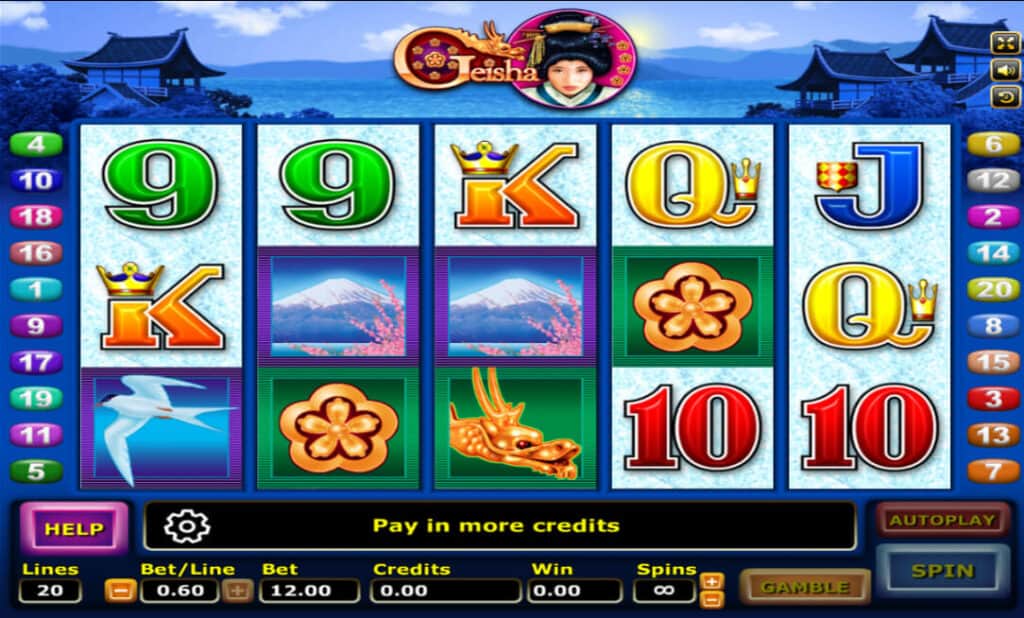The image size is (1024, 618).
Task: Select payline marker number 5
Action: (36, 471)
